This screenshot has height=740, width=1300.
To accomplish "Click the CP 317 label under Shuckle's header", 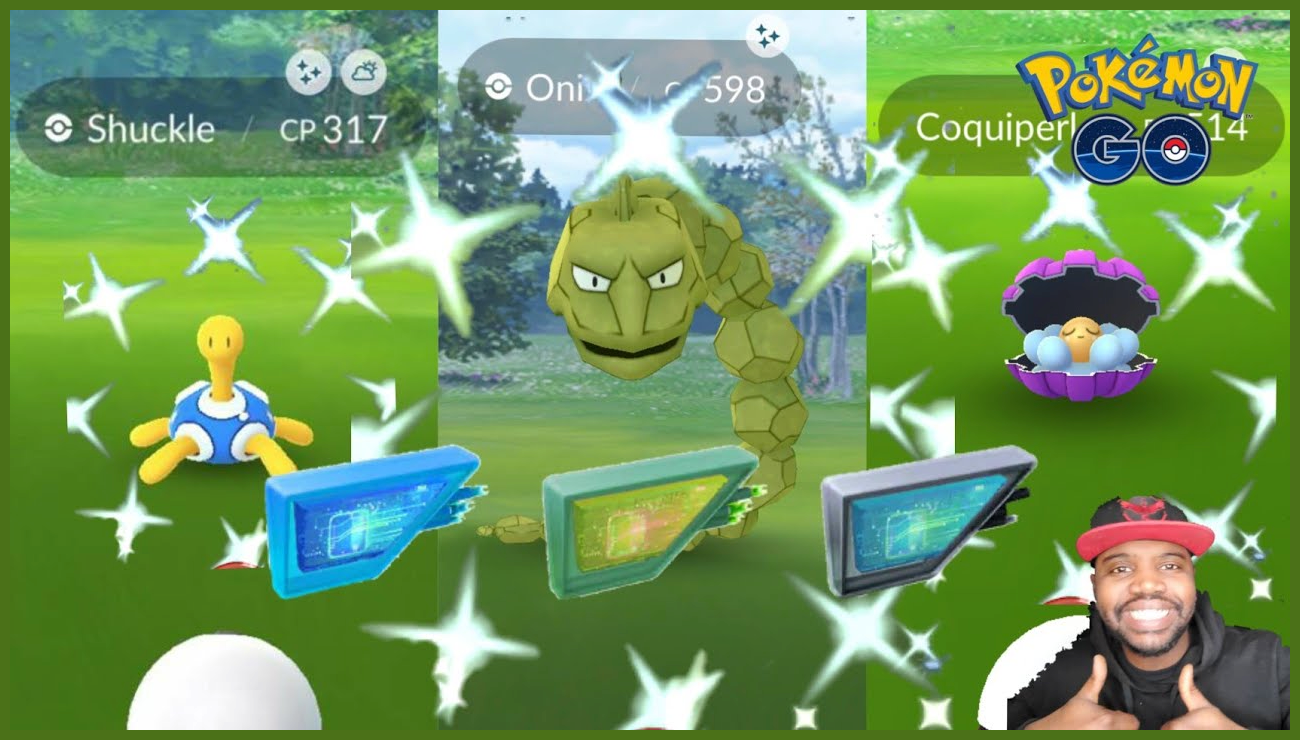I will (333, 128).
